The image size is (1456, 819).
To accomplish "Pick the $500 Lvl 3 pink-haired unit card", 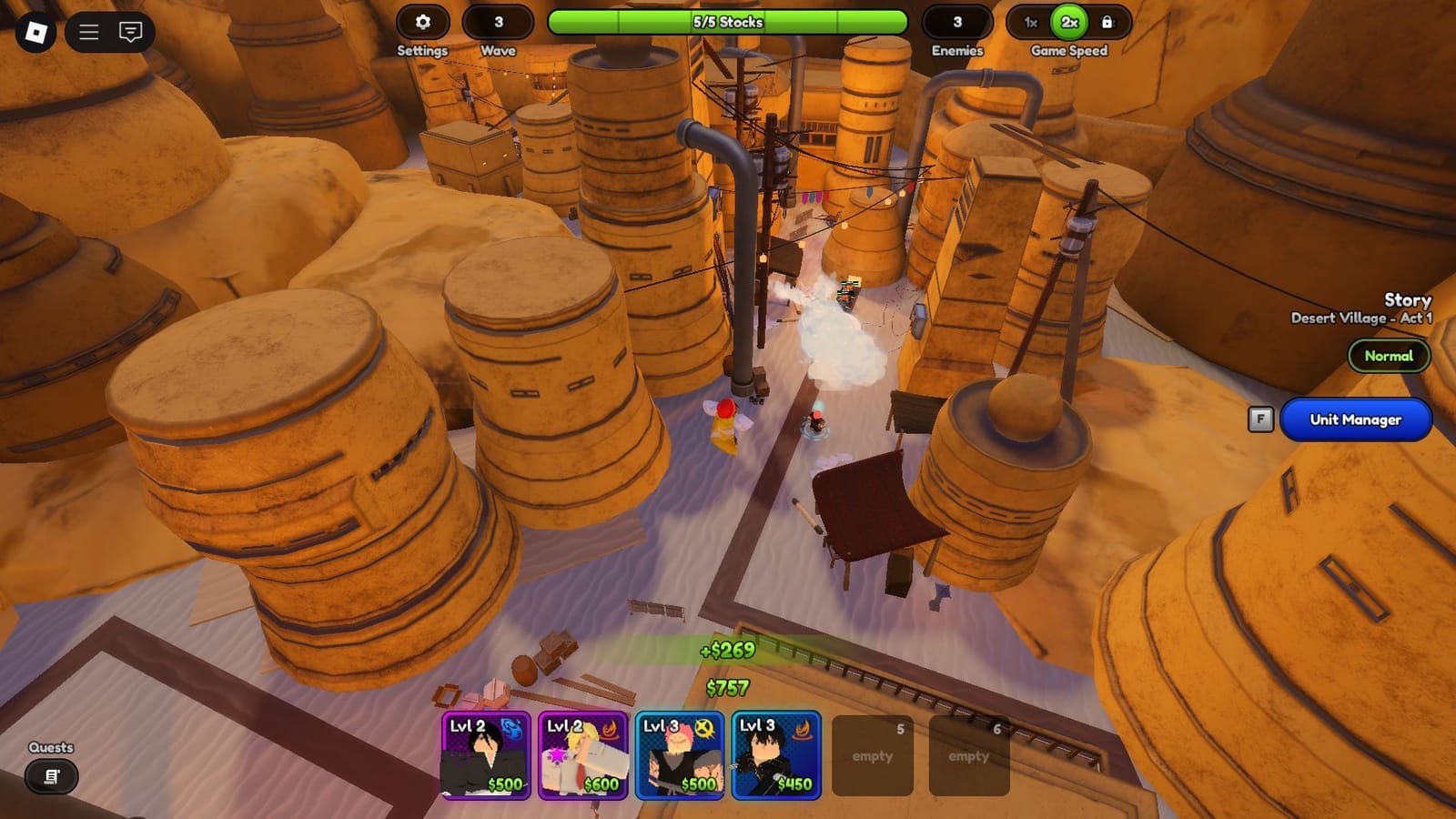I will (x=679, y=755).
